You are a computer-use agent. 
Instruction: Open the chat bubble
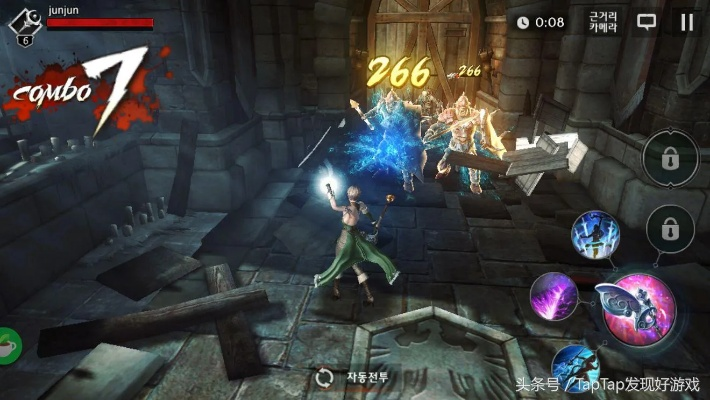tap(647, 22)
